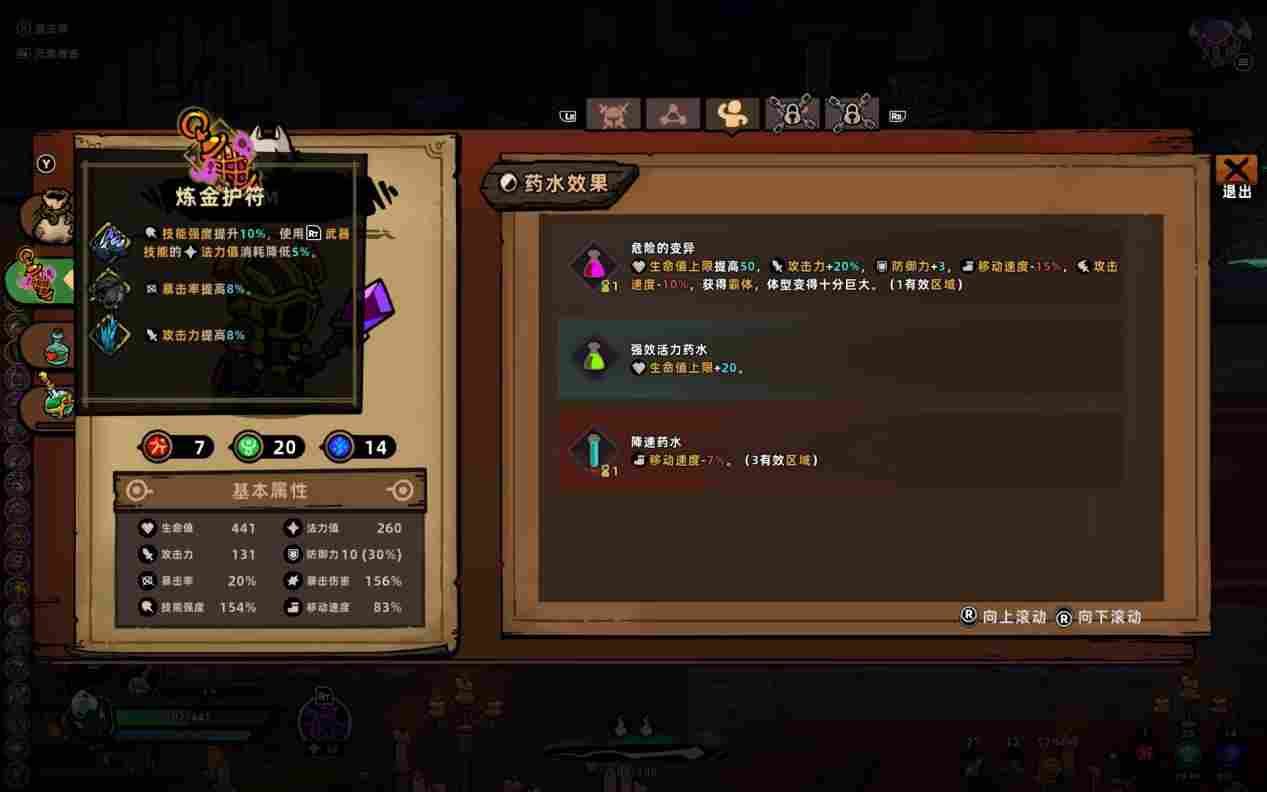Viewport: 1267px width, 792px height.
Task: Choose the 强效活力药水 potion effect row
Action: [840, 359]
